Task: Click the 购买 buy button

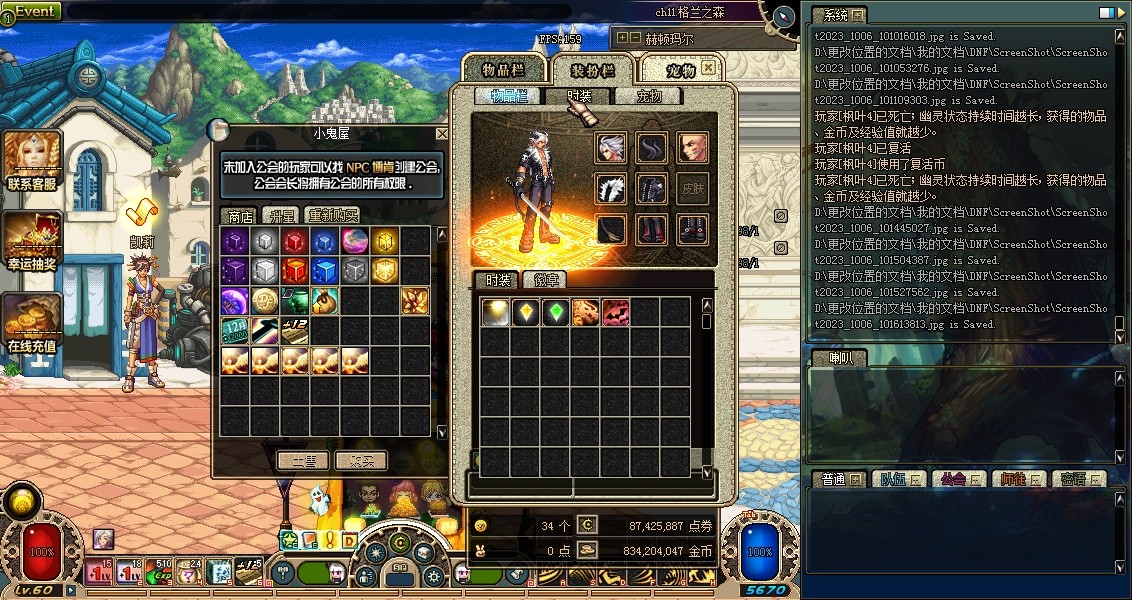Action: point(360,461)
